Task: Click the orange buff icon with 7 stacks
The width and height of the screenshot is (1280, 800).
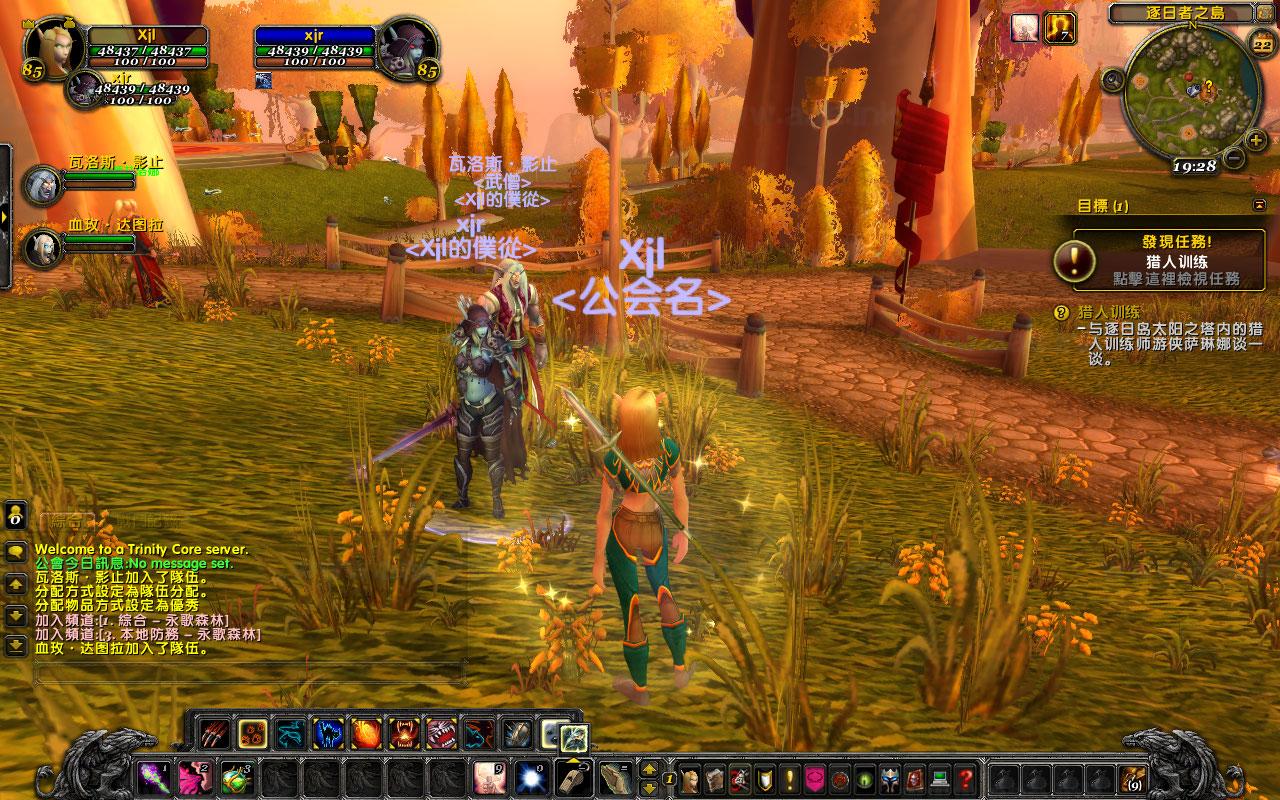Action: pyautogui.click(x=1059, y=28)
